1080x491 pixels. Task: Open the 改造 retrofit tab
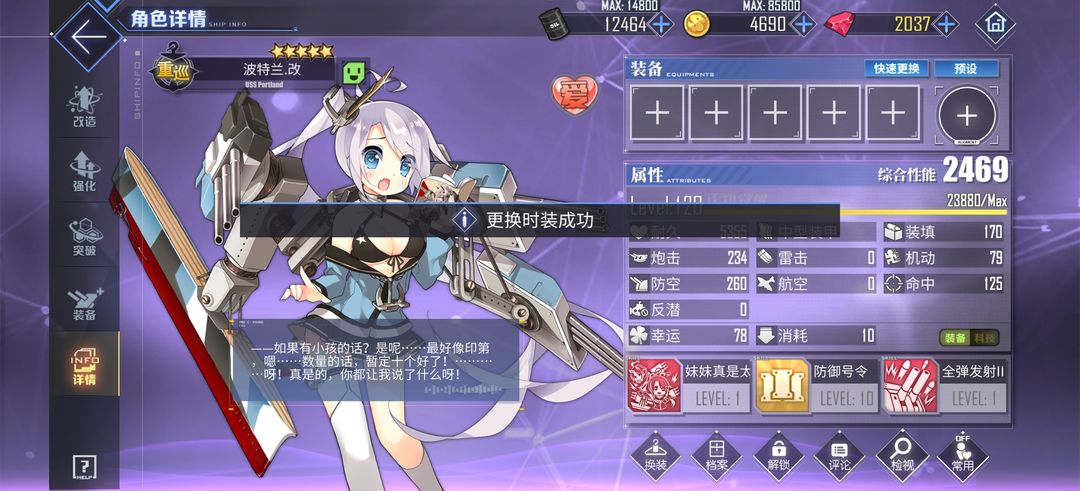point(84,107)
